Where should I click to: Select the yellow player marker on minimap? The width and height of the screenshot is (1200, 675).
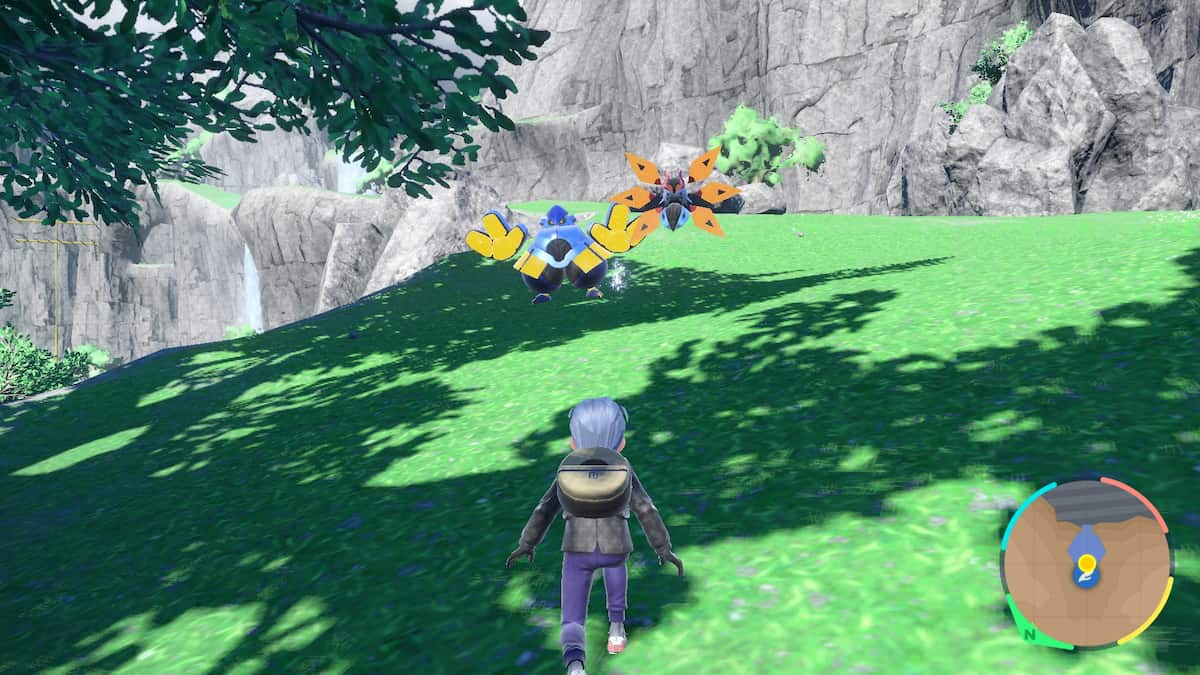(1086, 567)
